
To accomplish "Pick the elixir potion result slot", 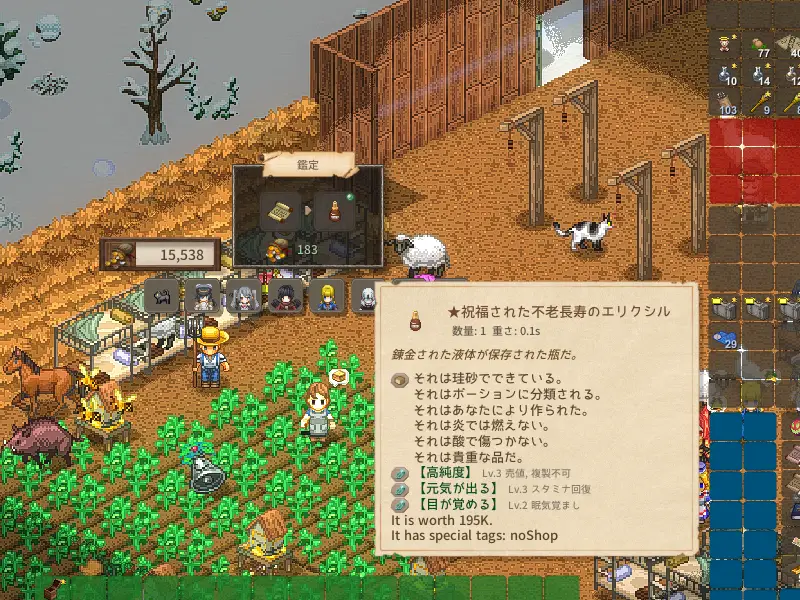I will [x=334, y=211].
